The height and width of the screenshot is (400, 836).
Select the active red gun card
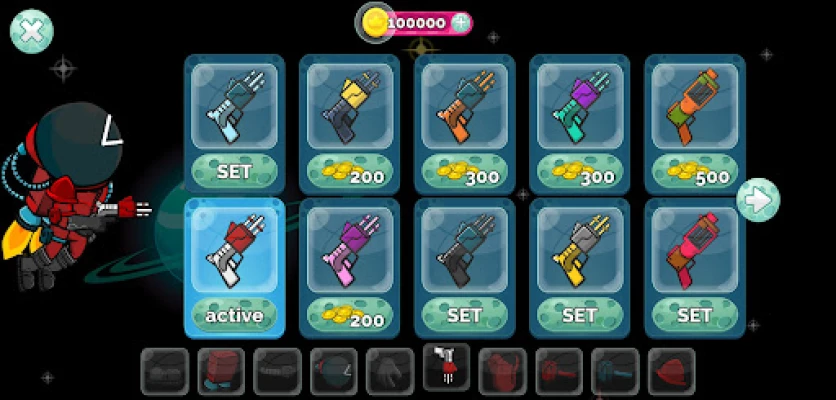[x=234, y=267]
